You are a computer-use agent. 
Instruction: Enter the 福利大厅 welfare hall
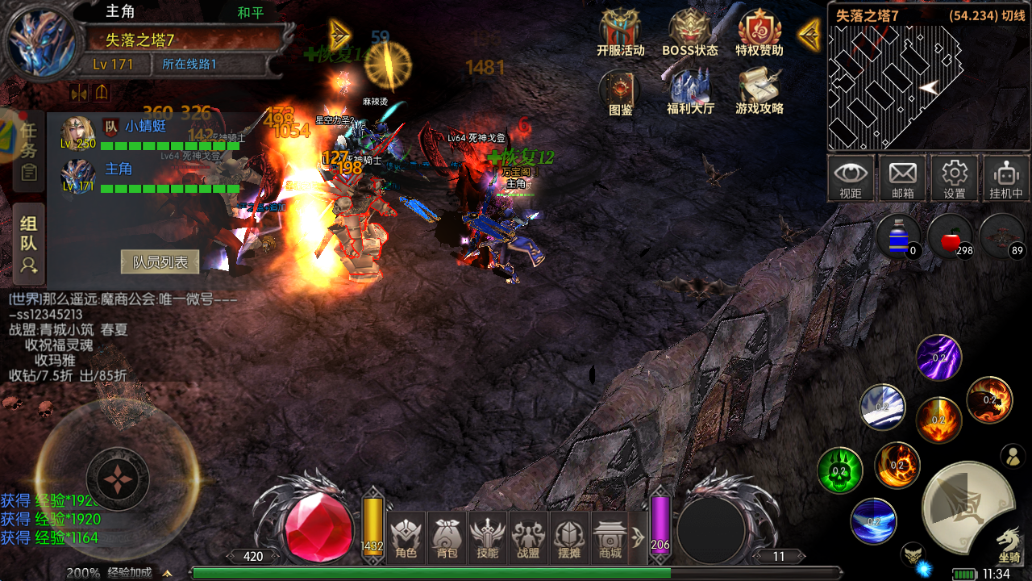pos(690,91)
